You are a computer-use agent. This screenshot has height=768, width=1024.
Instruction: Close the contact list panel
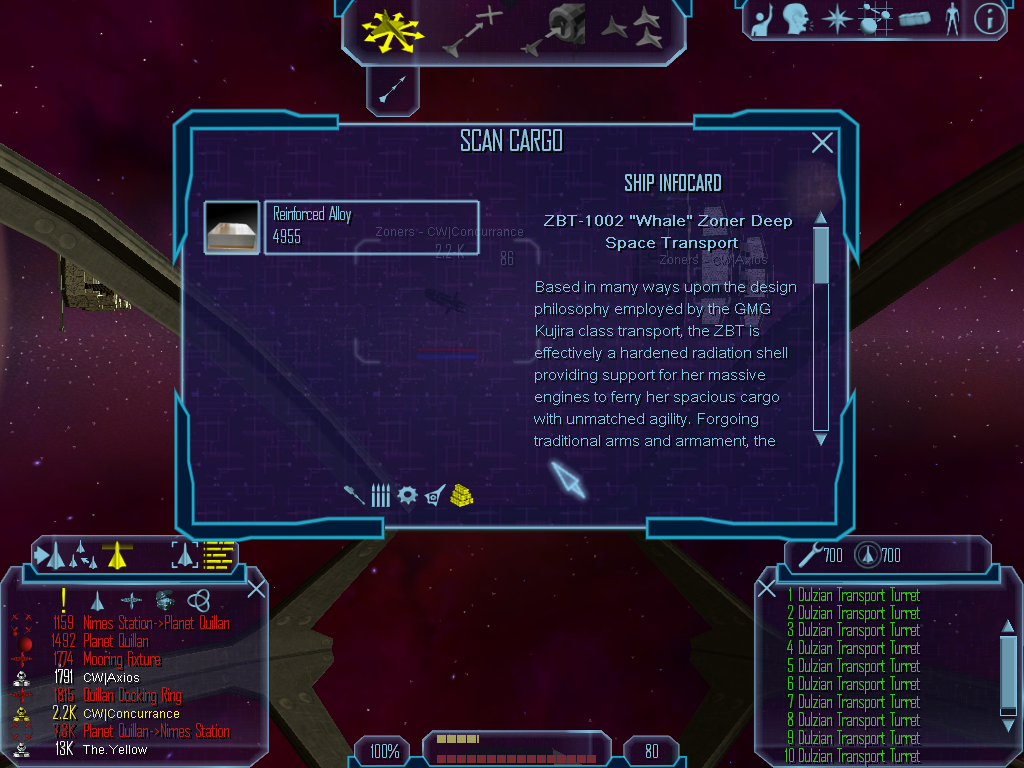coord(256,588)
